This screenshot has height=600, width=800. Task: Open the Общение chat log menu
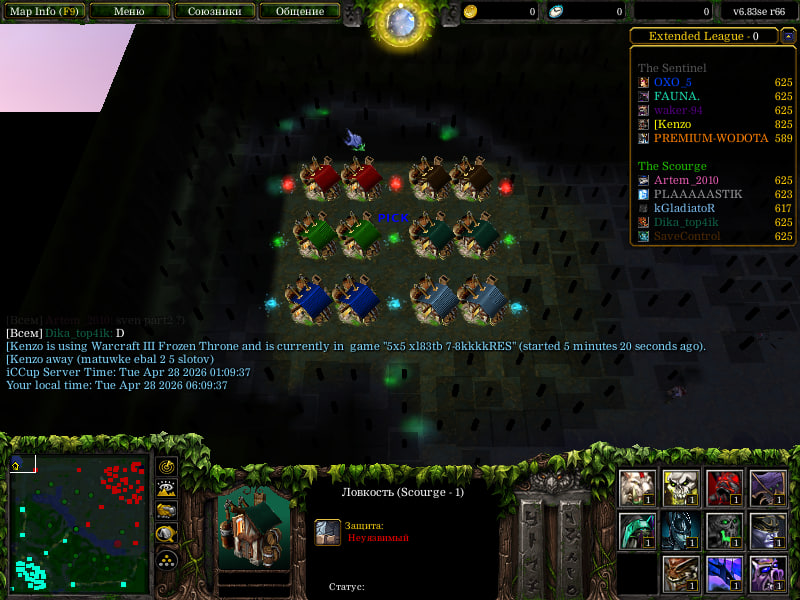[x=299, y=12]
